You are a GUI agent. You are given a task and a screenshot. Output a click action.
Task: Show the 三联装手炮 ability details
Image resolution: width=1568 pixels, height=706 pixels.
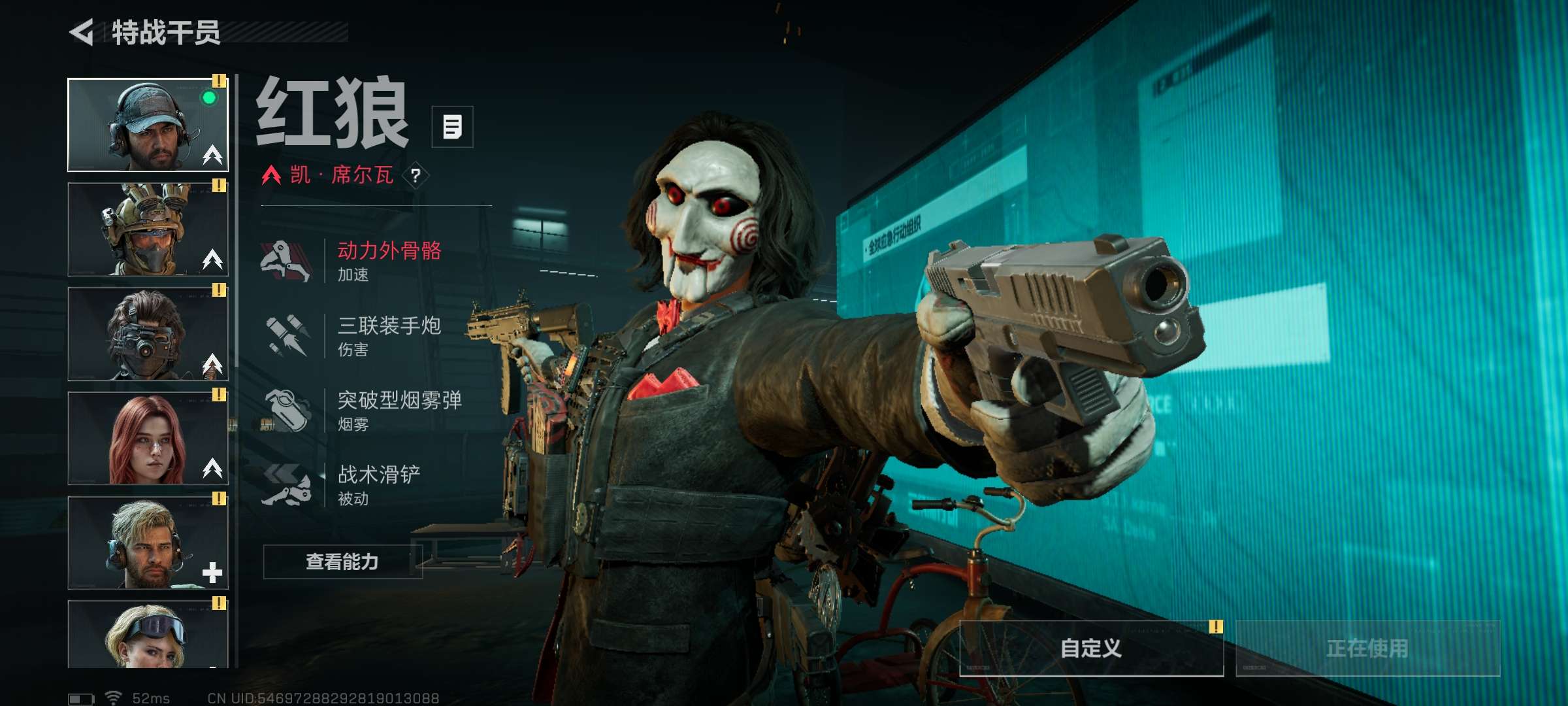389,335
